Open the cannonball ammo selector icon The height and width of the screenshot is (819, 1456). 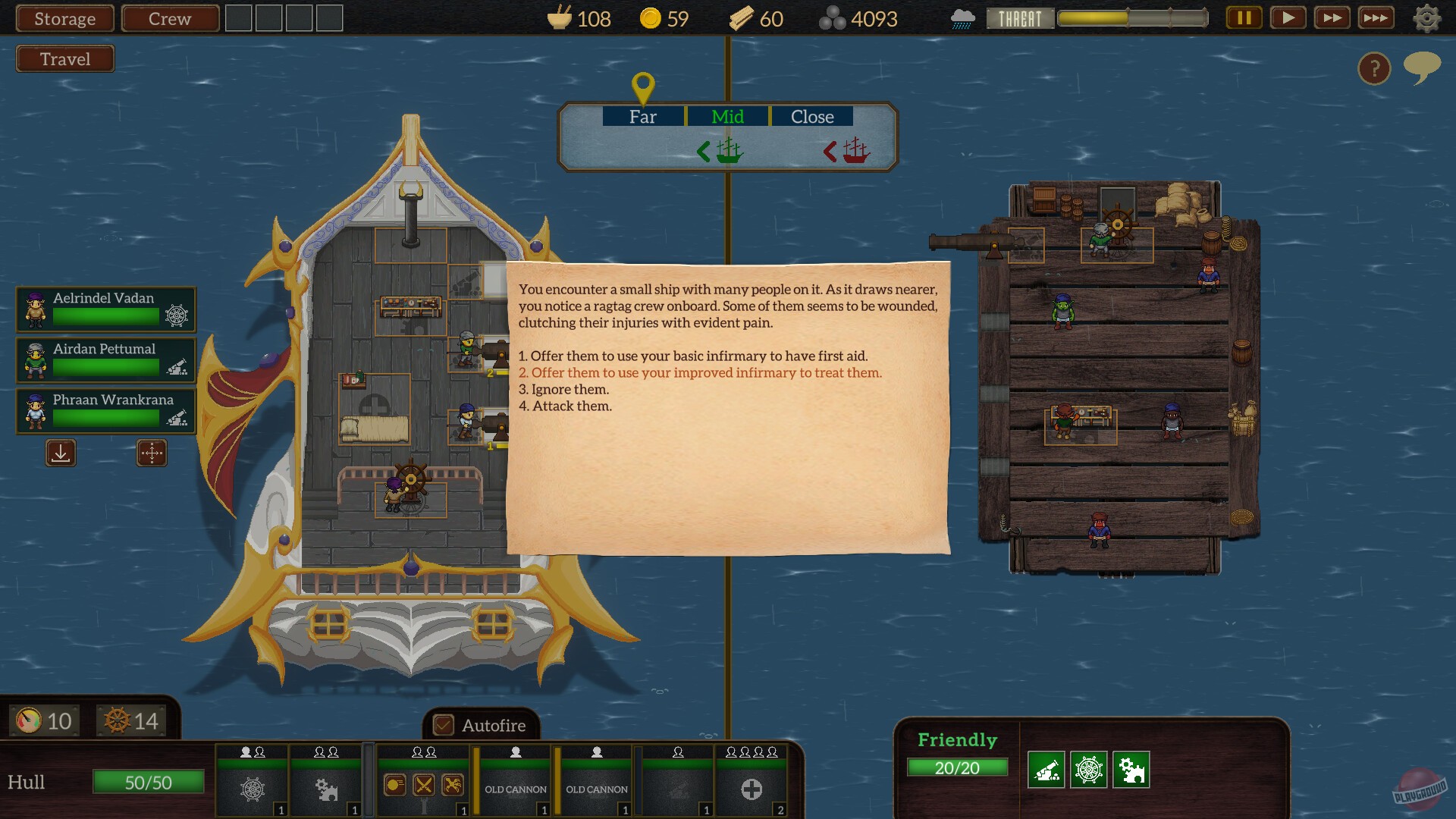[x=396, y=786]
